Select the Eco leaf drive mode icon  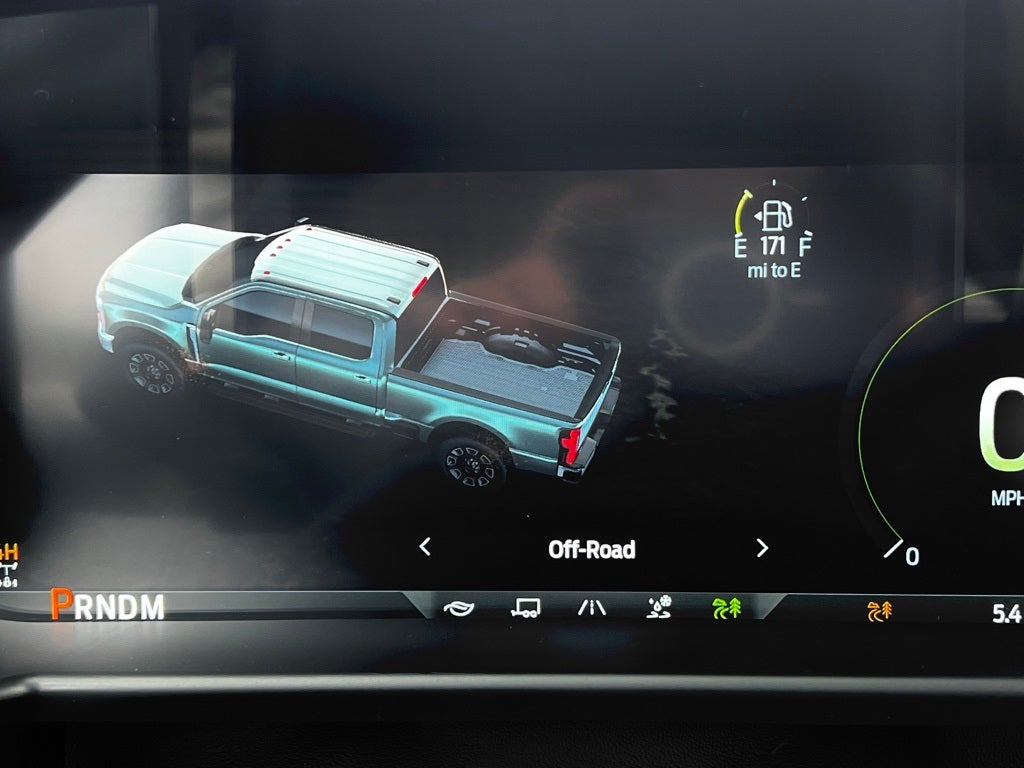coord(458,607)
